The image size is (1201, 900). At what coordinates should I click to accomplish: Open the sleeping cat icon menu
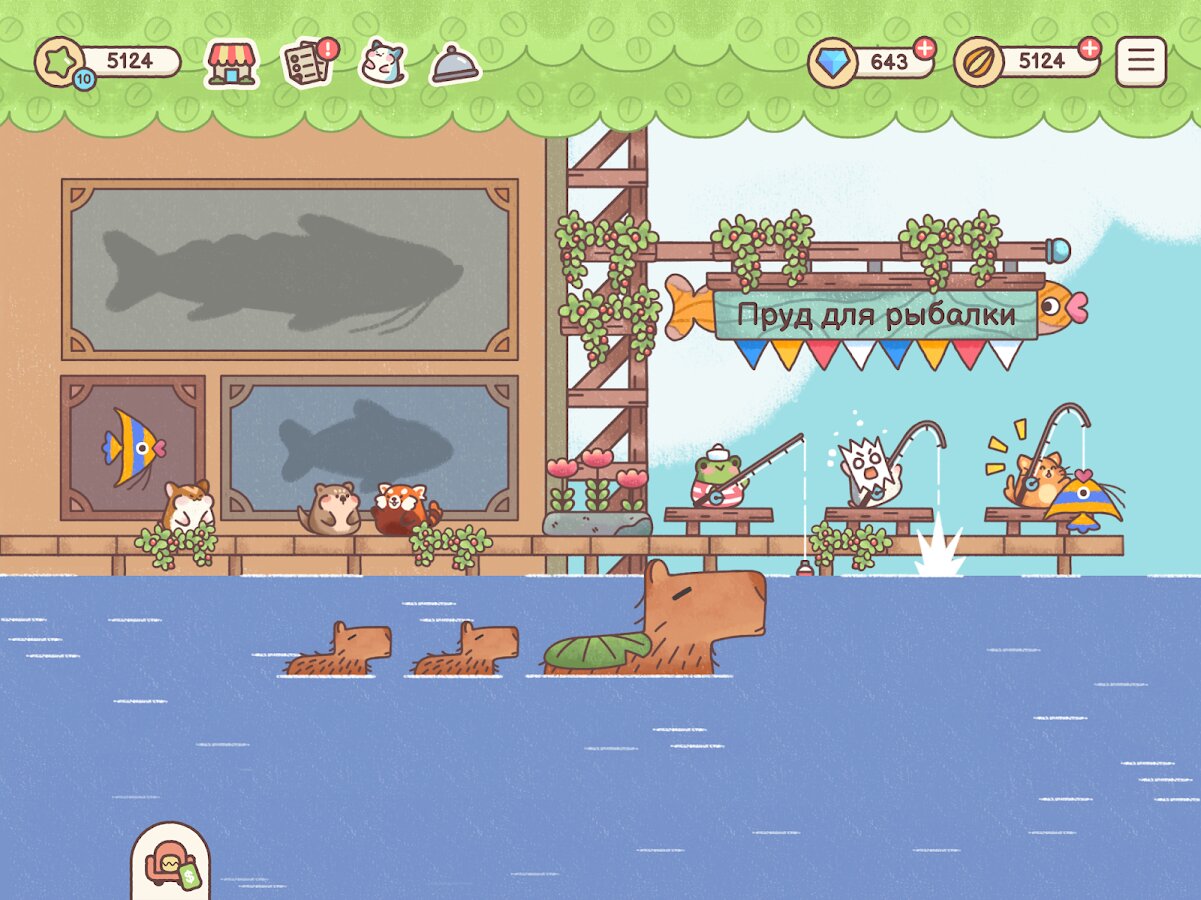tap(383, 63)
